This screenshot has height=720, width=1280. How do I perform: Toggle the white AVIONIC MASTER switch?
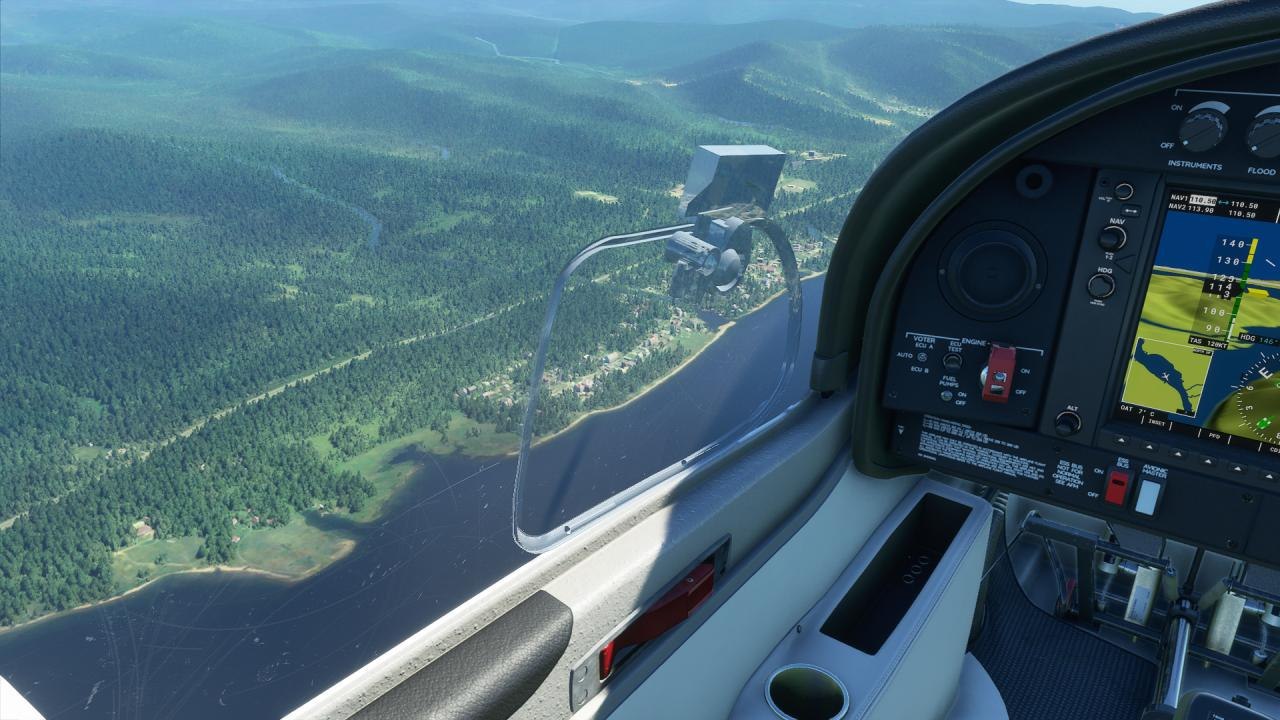pos(1148,495)
